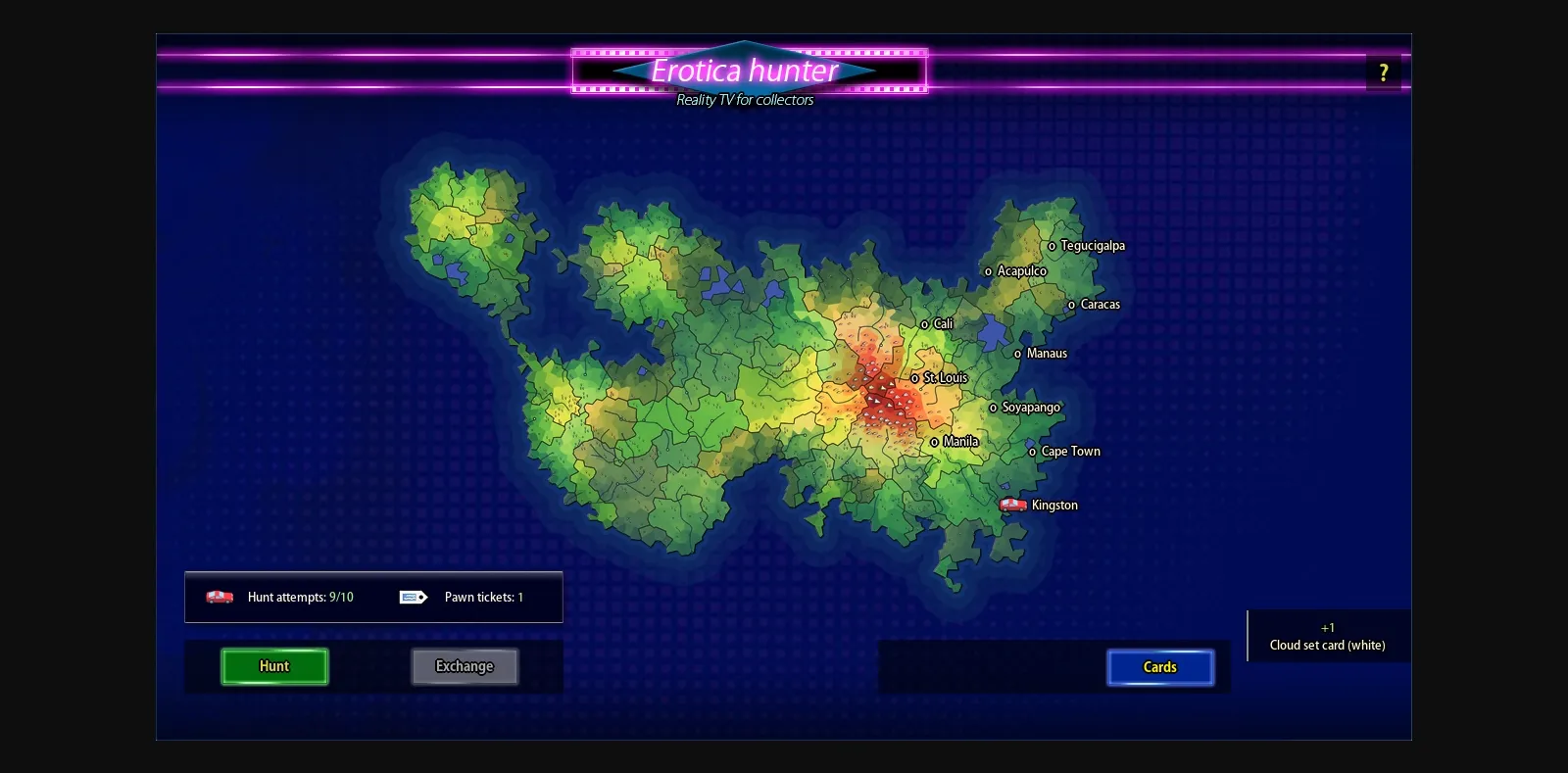The image size is (1568, 773).
Task: Click the car marker parked at Kingston
Action: pyautogui.click(x=1013, y=504)
